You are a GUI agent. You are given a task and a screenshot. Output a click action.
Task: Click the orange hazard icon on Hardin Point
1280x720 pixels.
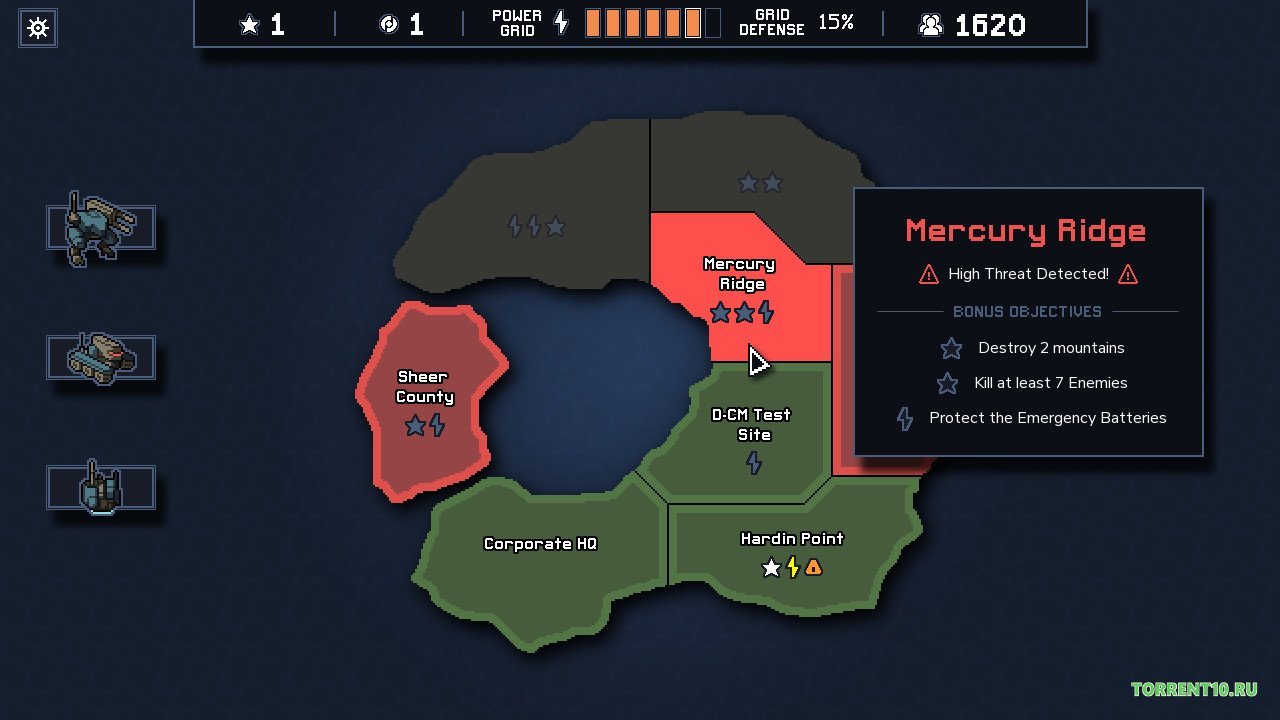[814, 567]
